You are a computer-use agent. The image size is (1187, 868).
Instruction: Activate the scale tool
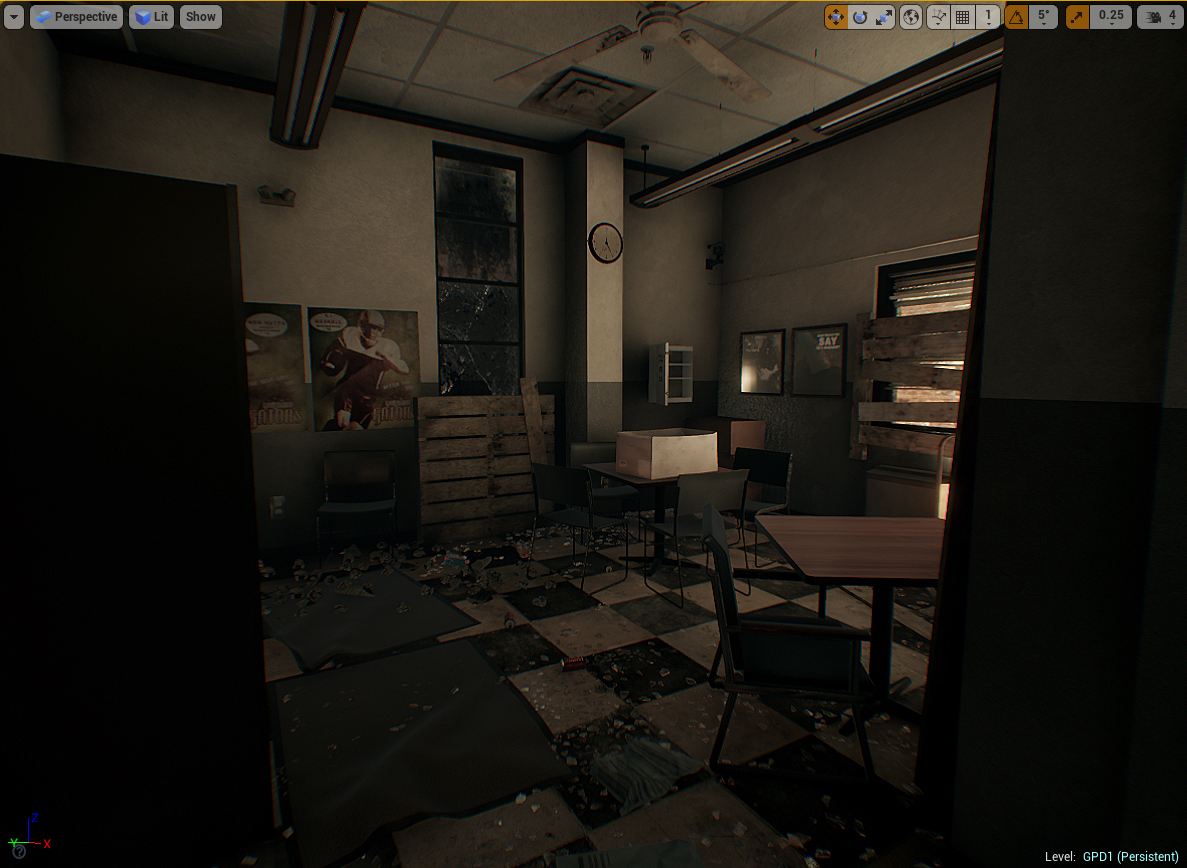885,17
